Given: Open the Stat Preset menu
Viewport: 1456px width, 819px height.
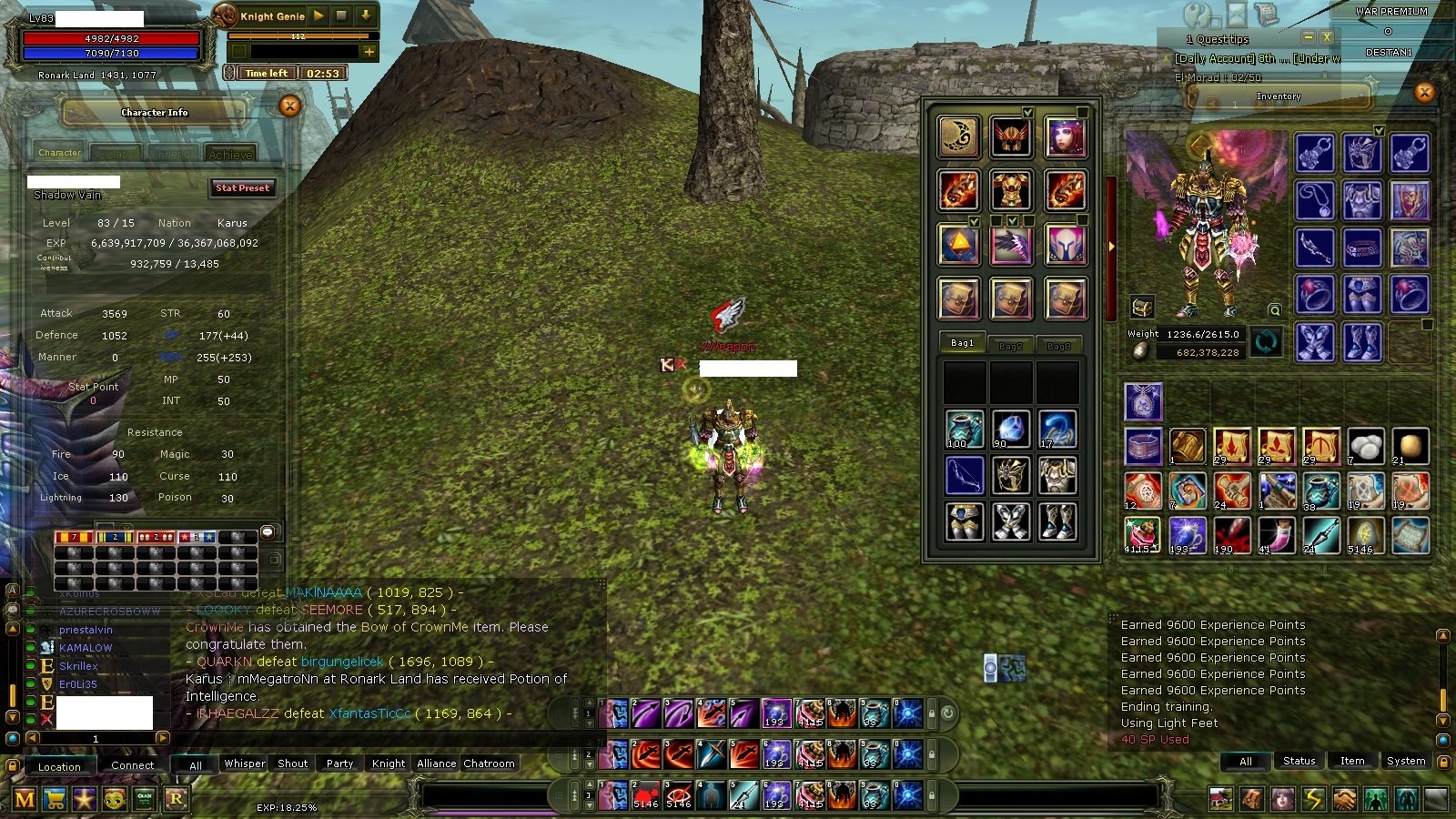Looking at the screenshot, I should click(242, 188).
